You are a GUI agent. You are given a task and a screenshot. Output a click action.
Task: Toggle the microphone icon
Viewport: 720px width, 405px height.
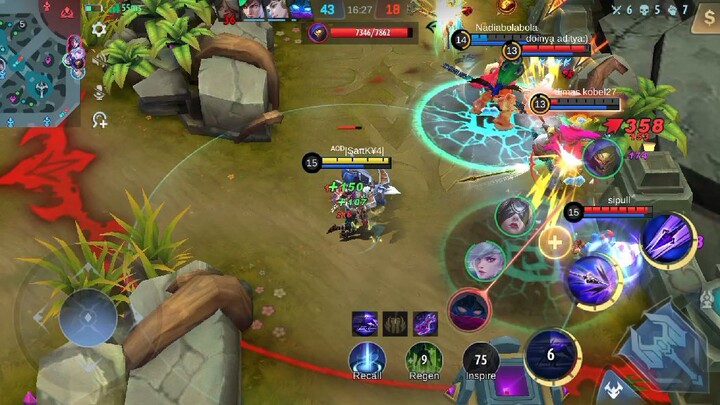[99, 91]
